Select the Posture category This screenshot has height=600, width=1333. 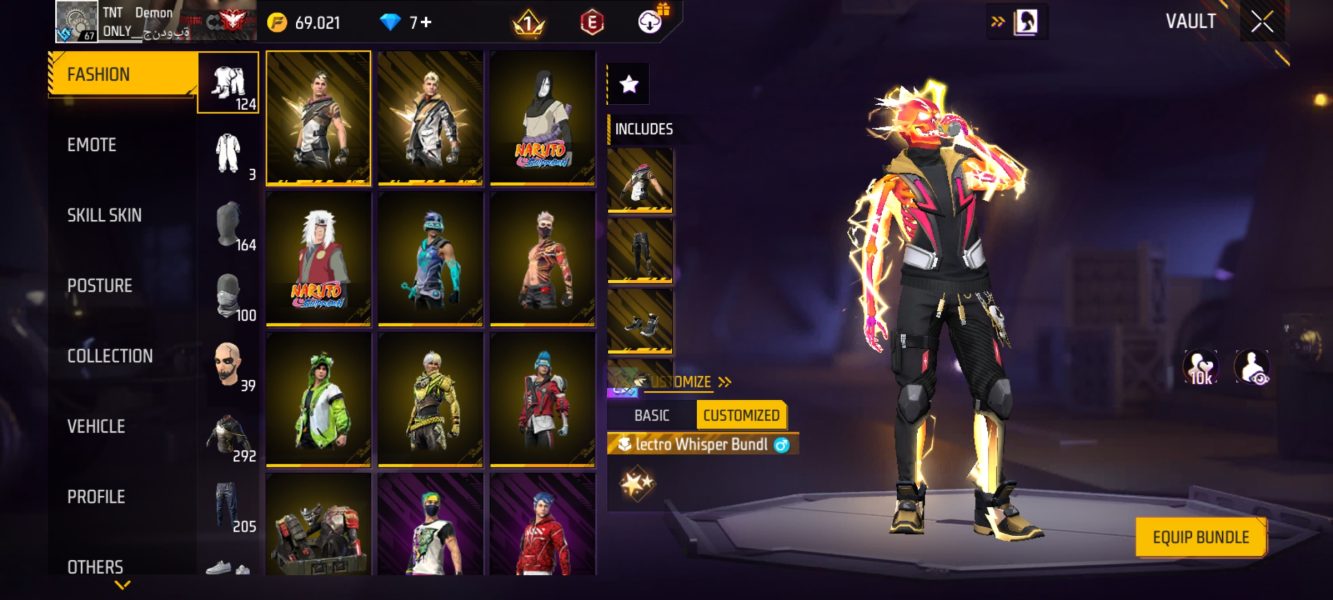click(x=99, y=286)
